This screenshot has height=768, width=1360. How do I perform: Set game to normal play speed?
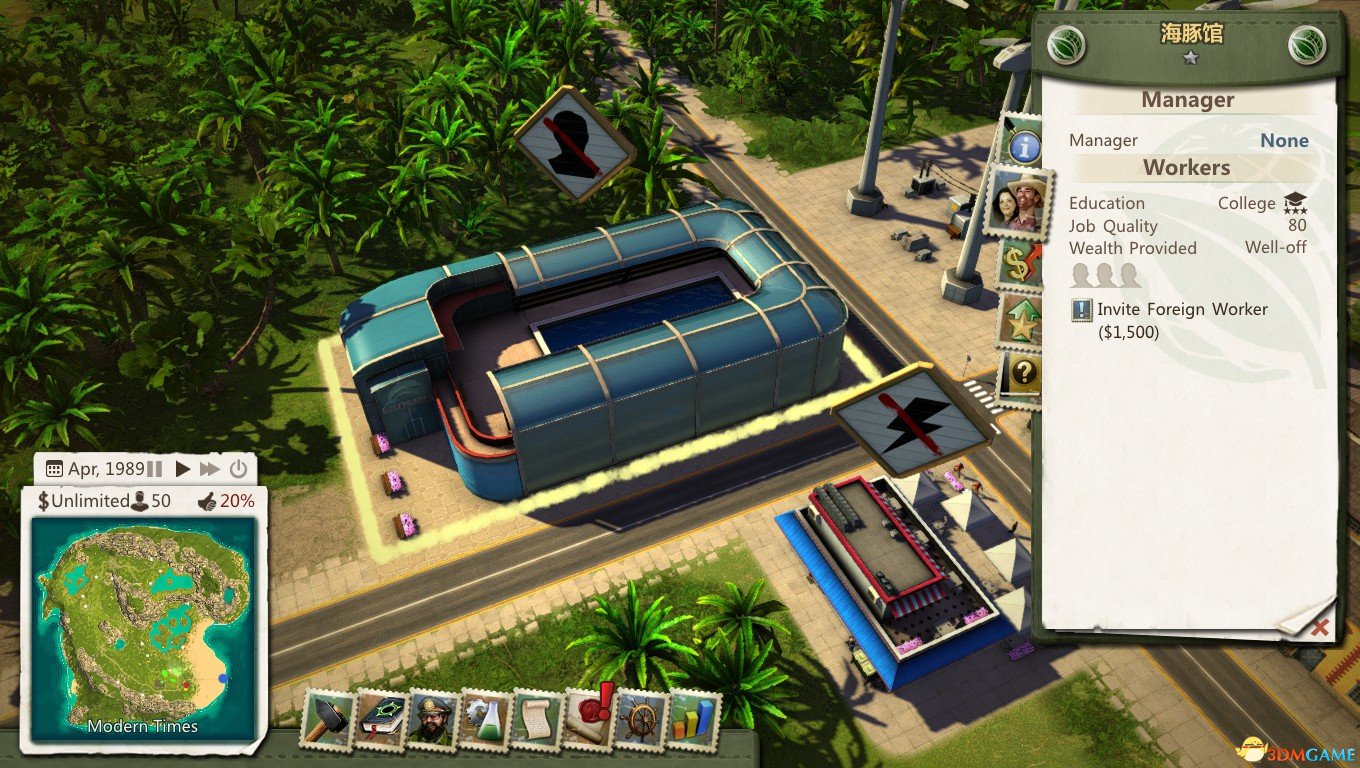click(x=182, y=469)
